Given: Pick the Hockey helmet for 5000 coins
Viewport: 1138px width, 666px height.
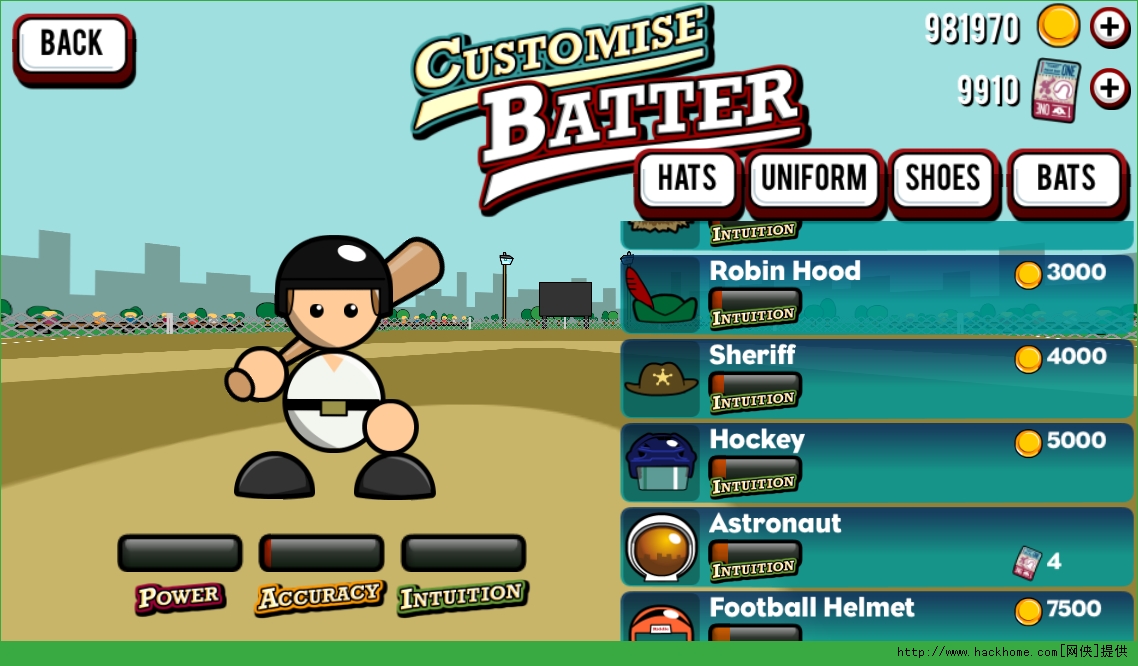Looking at the screenshot, I should pyautogui.click(x=876, y=462).
